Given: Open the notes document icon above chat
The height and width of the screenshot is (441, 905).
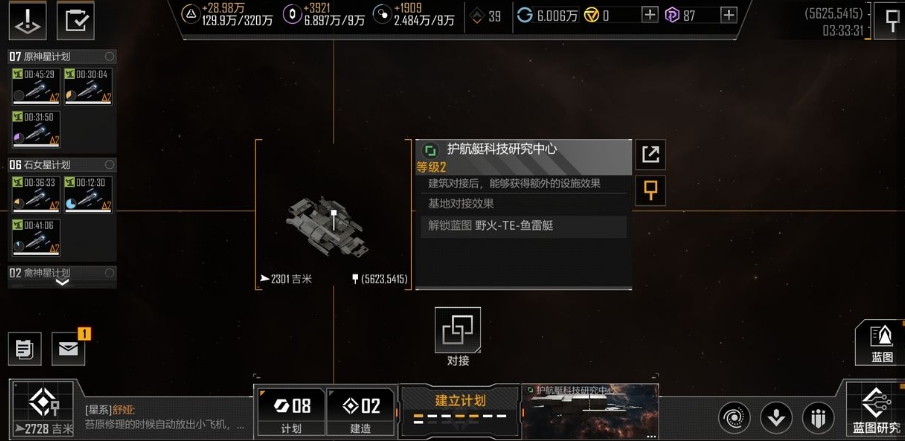Looking at the screenshot, I should tap(24, 348).
